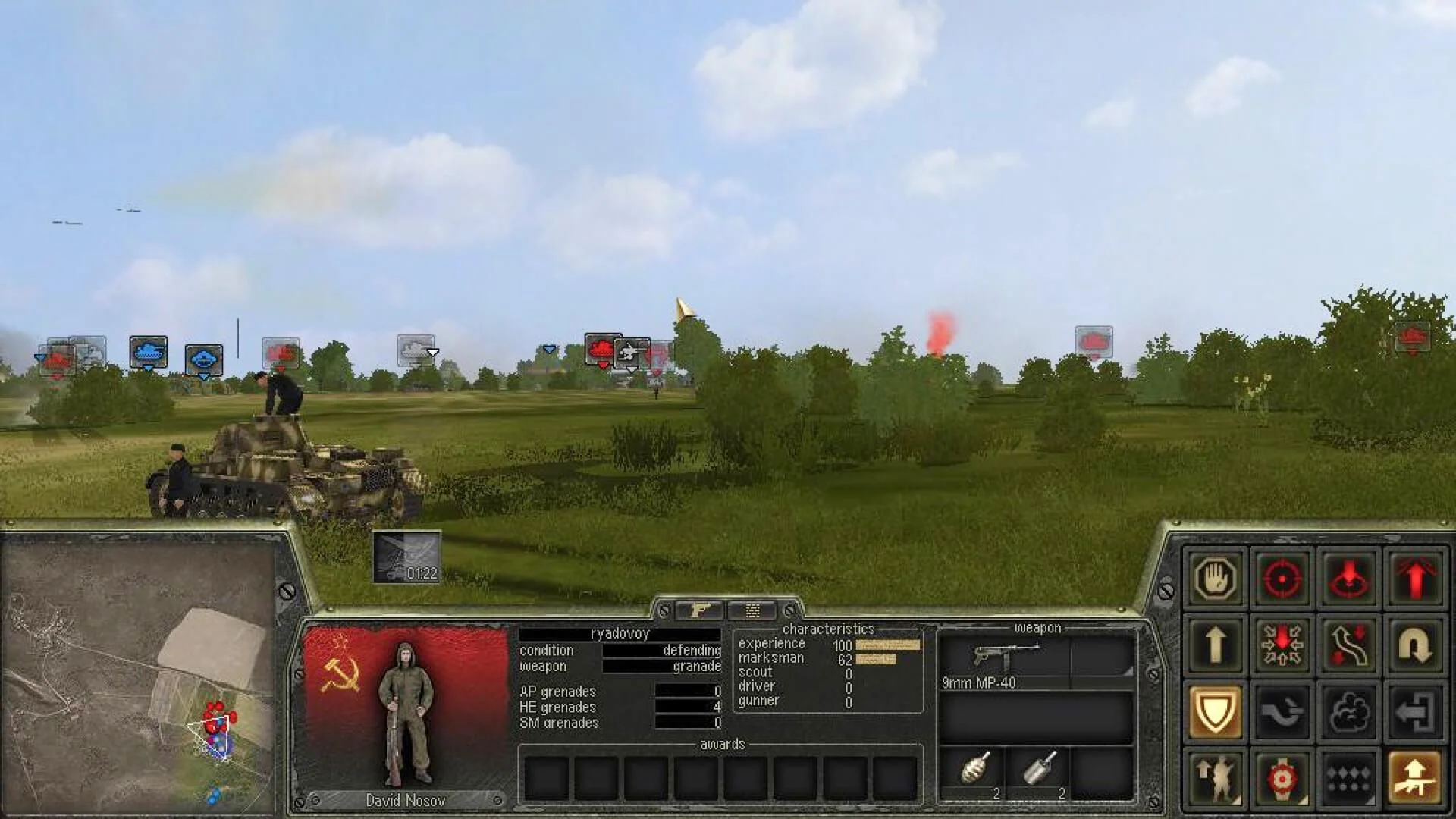This screenshot has width=1456, height=819.
Task: Open the inventory tab above the unit panel
Action: click(752, 610)
